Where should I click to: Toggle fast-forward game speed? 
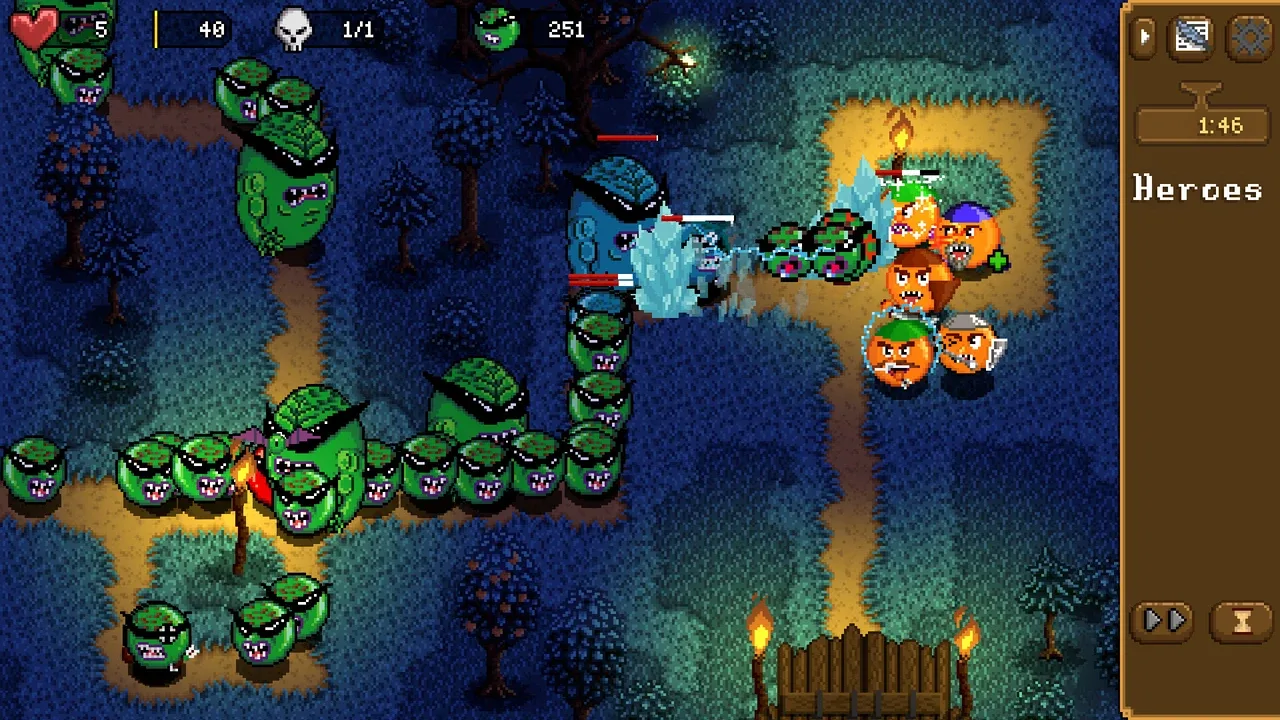pos(1165,621)
